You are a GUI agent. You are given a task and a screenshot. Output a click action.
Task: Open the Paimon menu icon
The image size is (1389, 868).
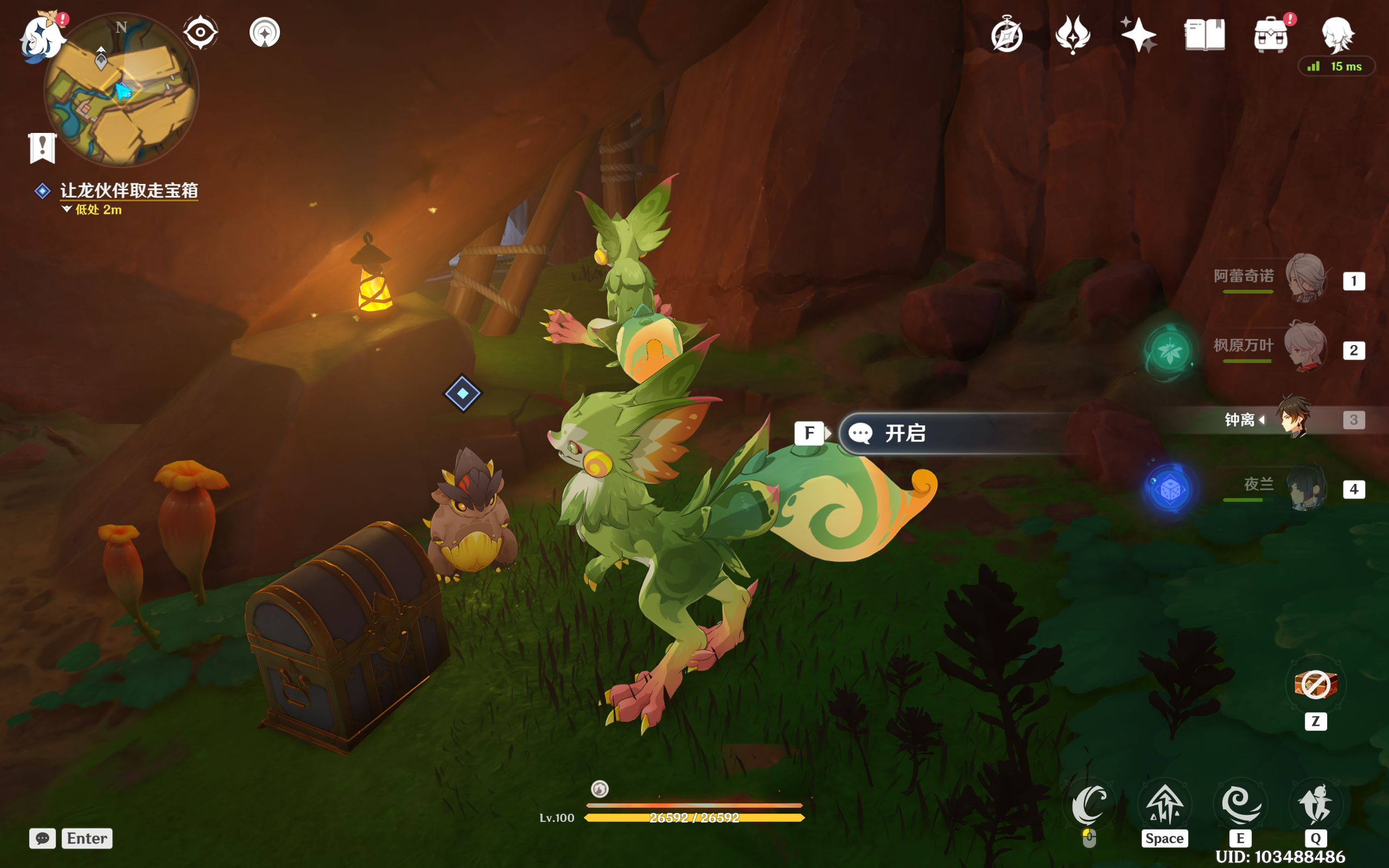tap(41, 37)
